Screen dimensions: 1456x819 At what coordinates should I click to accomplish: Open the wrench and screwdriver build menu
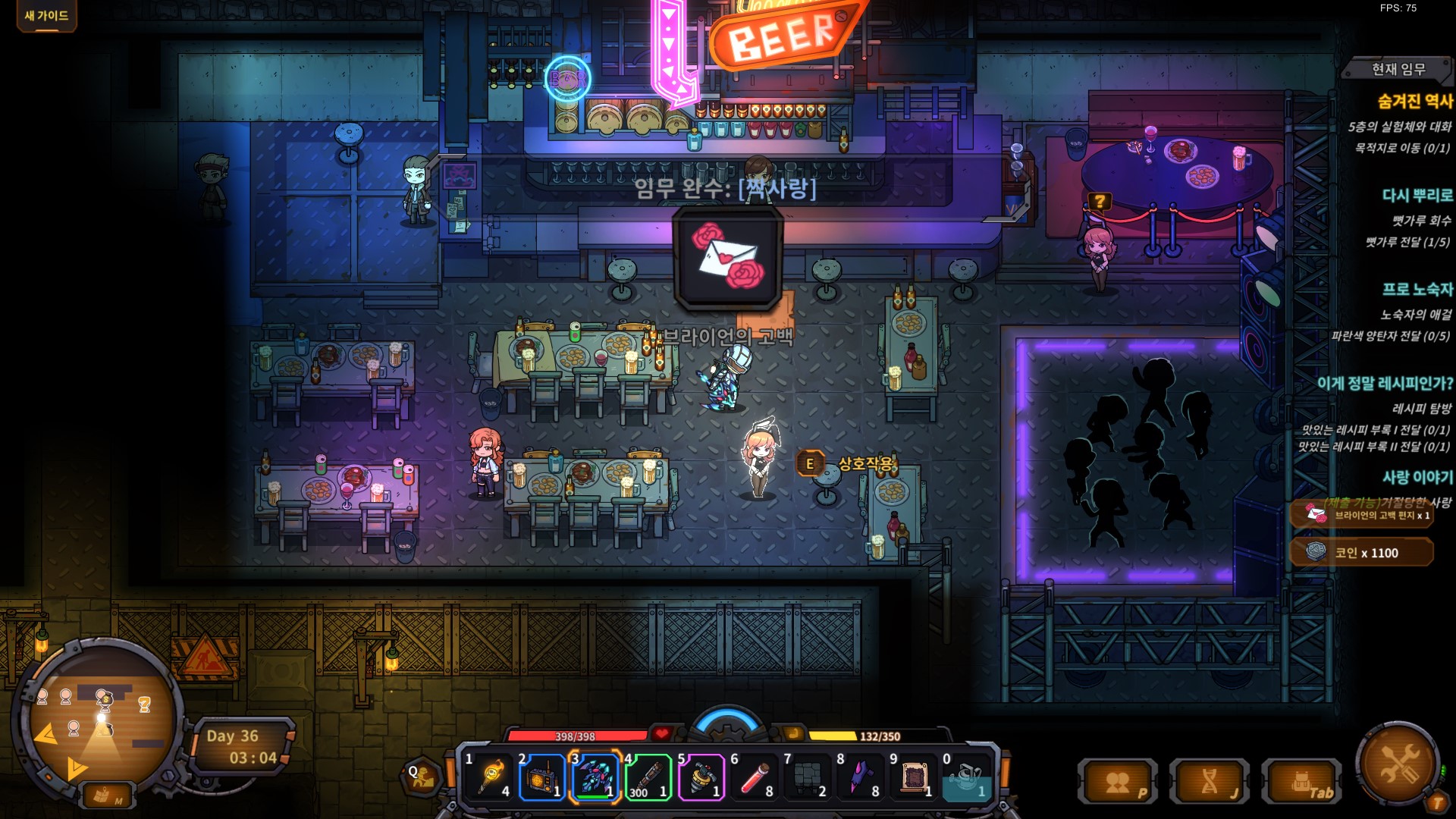click(x=1399, y=764)
